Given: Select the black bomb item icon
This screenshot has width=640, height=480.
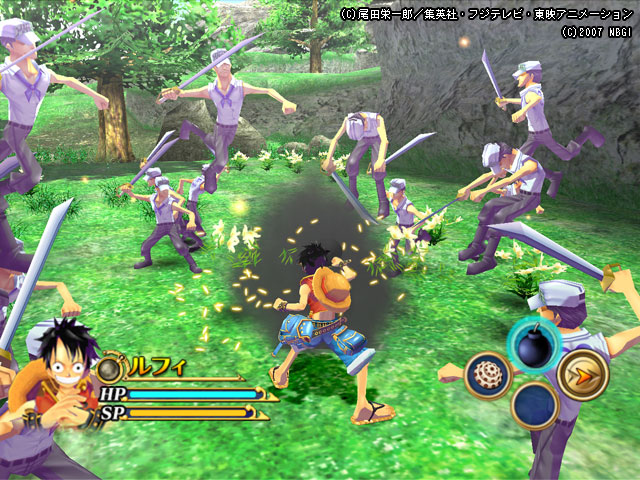Looking at the screenshot, I should tap(533, 344).
